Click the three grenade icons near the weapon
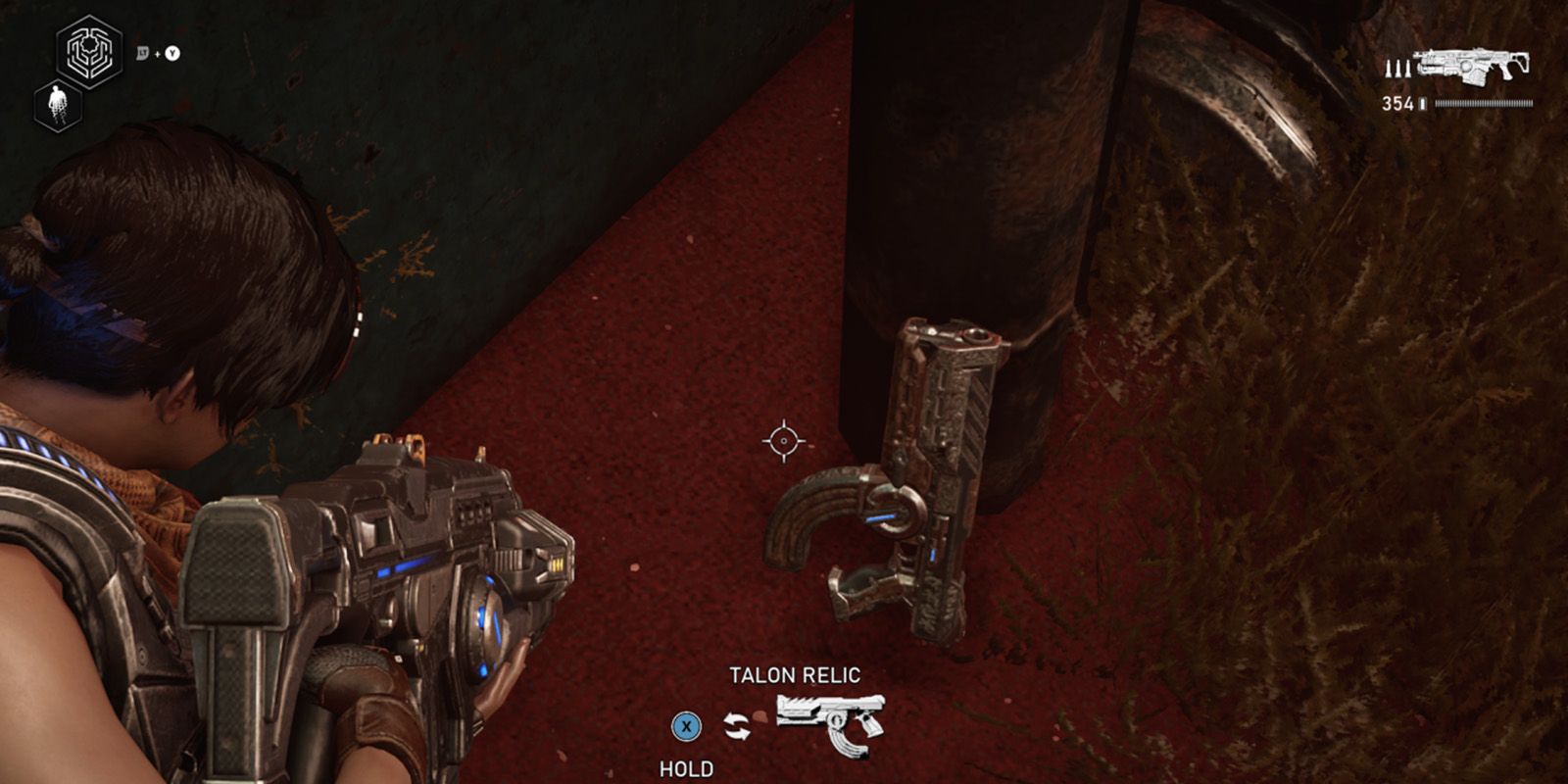Image resolution: width=1568 pixels, height=784 pixels. pyautogui.click(x=1398, y=69)
